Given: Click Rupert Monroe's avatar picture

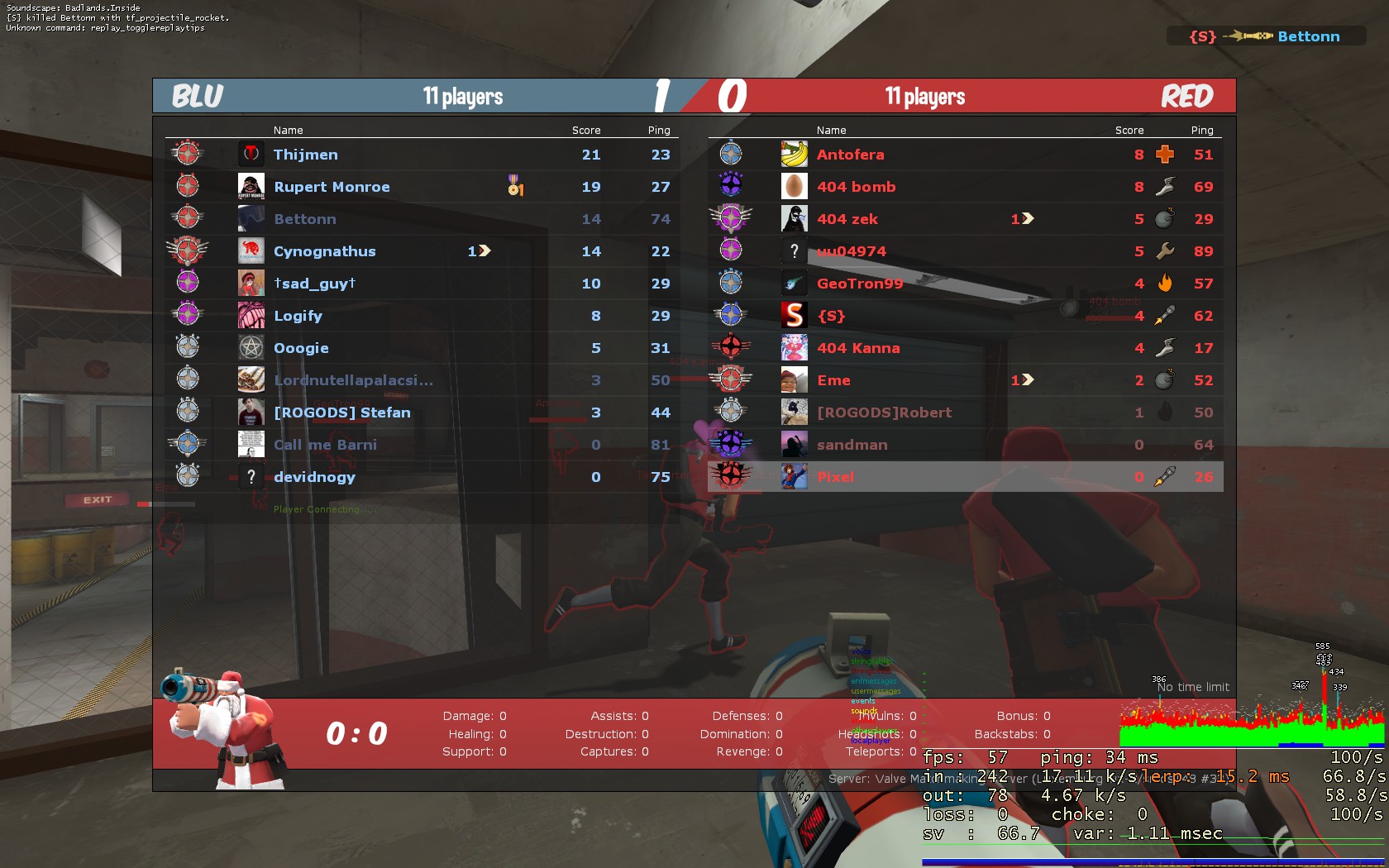Looking at the screenshot, I should [251, 186].
